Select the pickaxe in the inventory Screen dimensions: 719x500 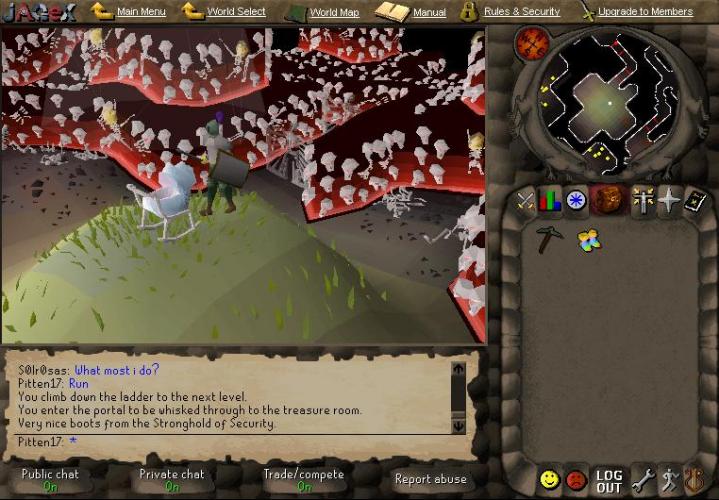pos(548,239)
